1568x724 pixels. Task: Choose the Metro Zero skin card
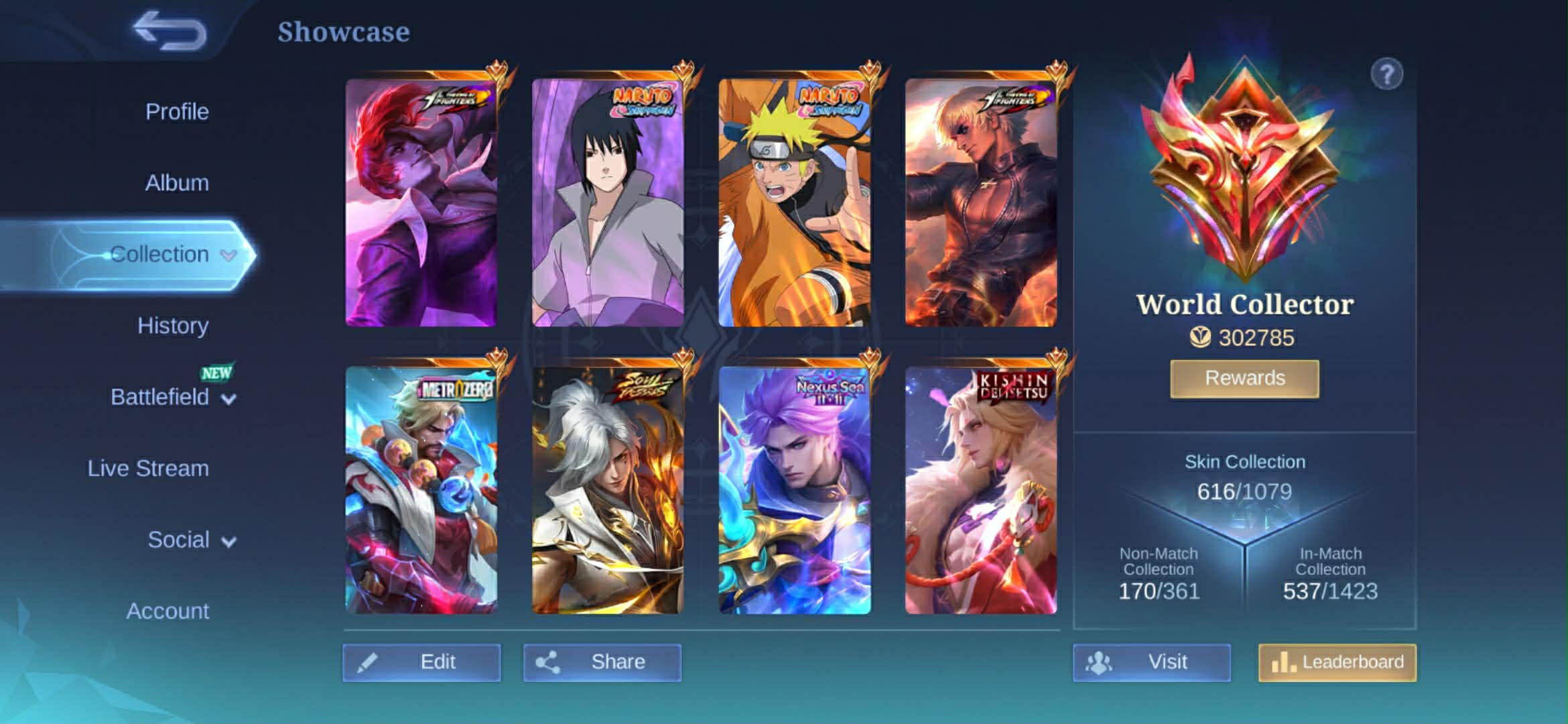pos(421,490)
